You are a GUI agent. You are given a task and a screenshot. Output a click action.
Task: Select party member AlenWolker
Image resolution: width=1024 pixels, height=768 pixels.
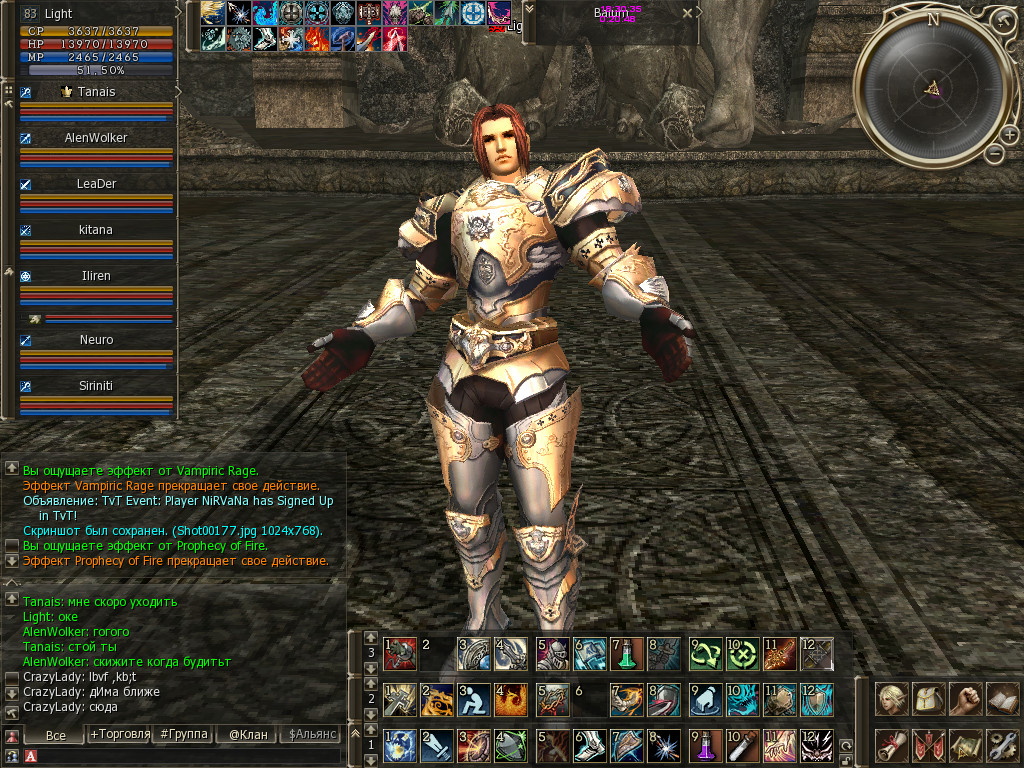(x=96, y=138)
